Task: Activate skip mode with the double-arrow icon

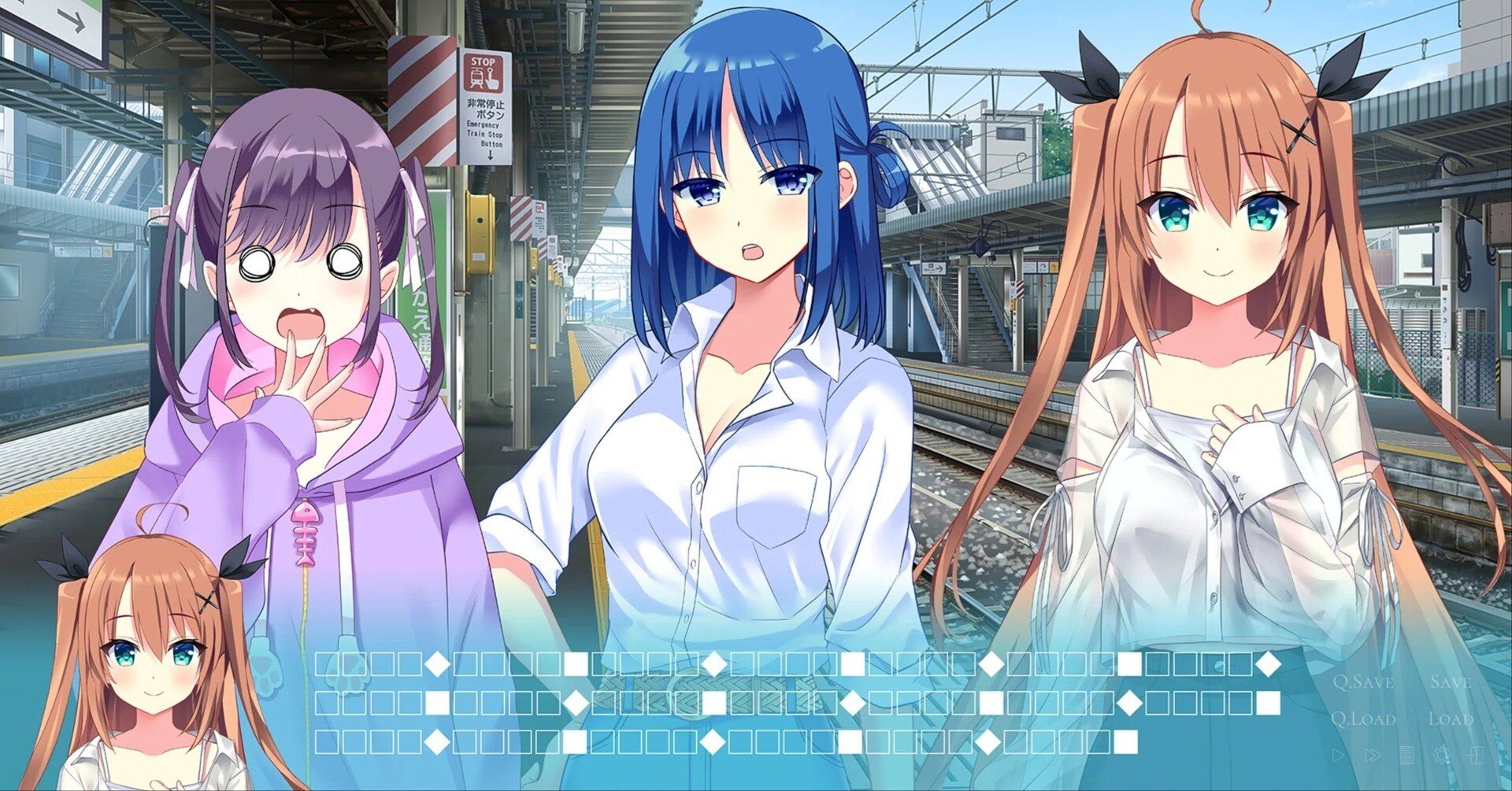Action: point(1373,755)
